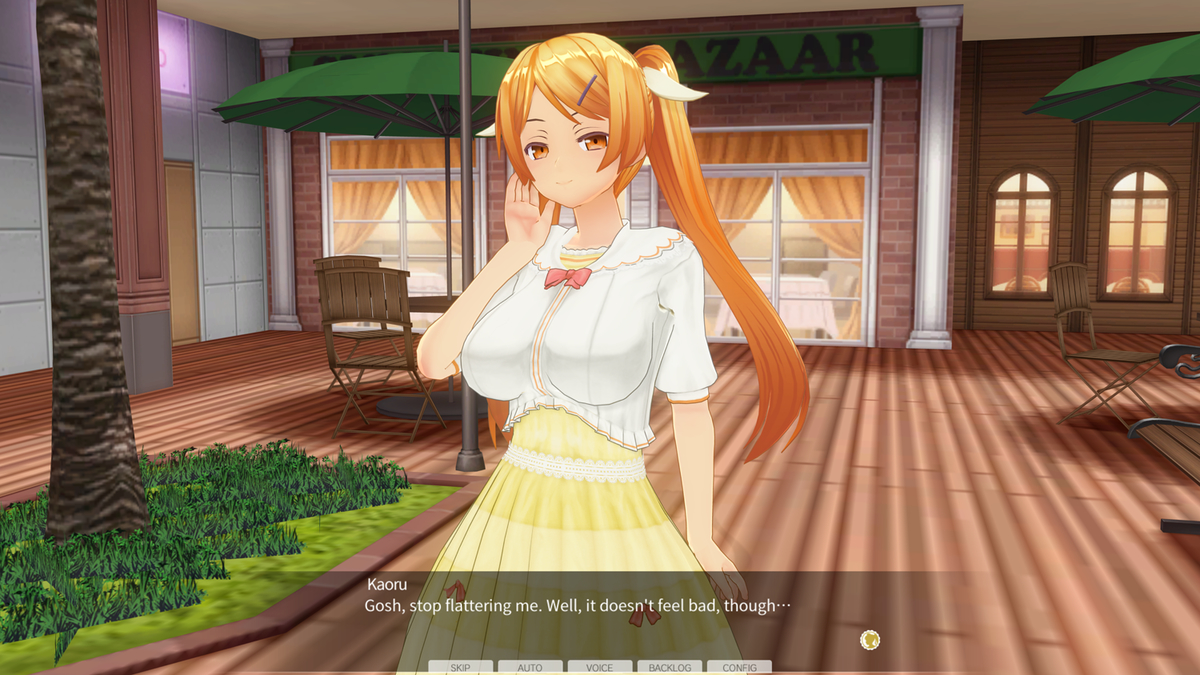The image size is (1200, 675).
Task: Enable AUTO dialogue advance
Action: coord(530,667)
